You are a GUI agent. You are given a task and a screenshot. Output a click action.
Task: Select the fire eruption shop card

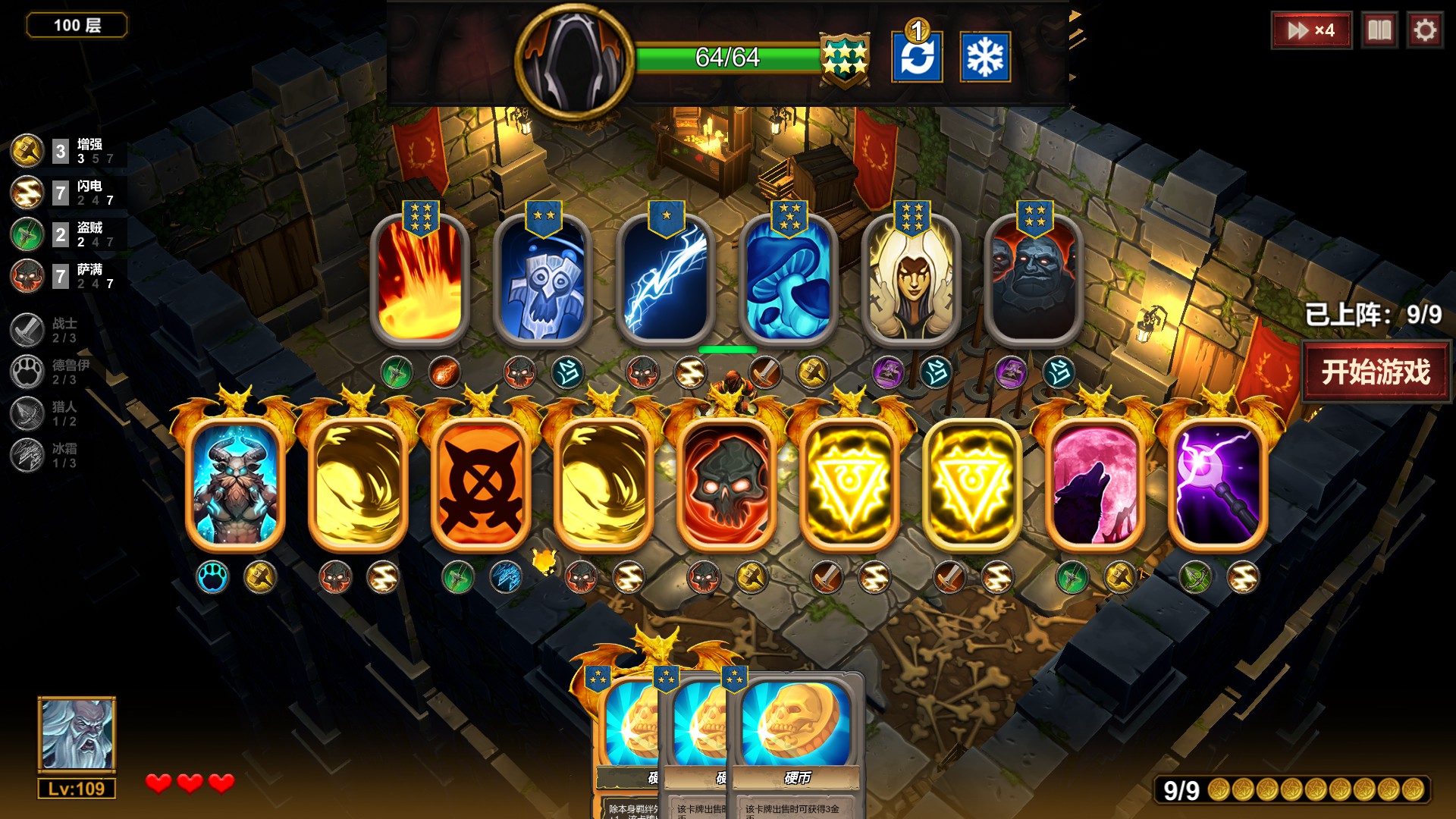click(x=419, y=279)
